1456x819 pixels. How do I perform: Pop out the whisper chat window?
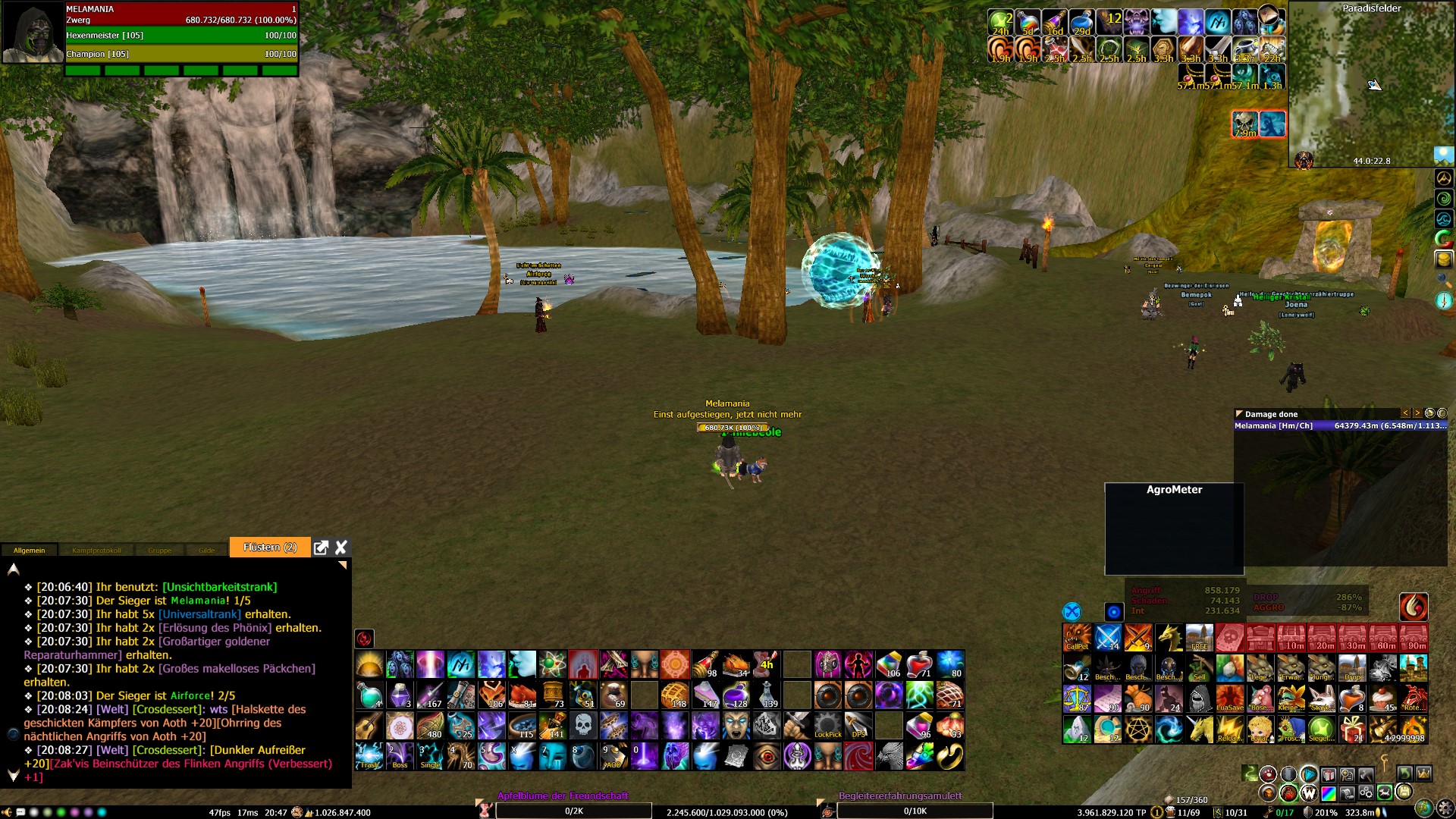point(321,548)
